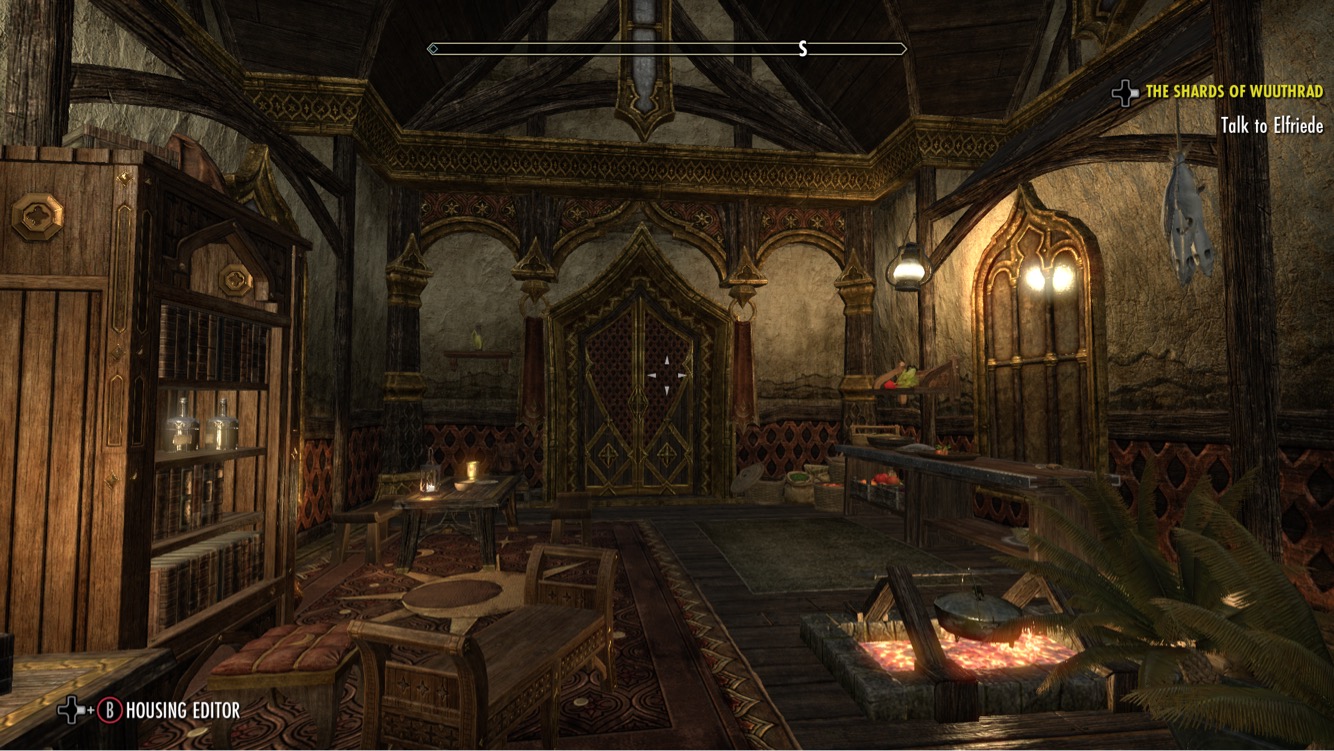The image size is (1334, 751).
Task: Click the Talk to Elfriede objective
Action: tap(1271, 126)
